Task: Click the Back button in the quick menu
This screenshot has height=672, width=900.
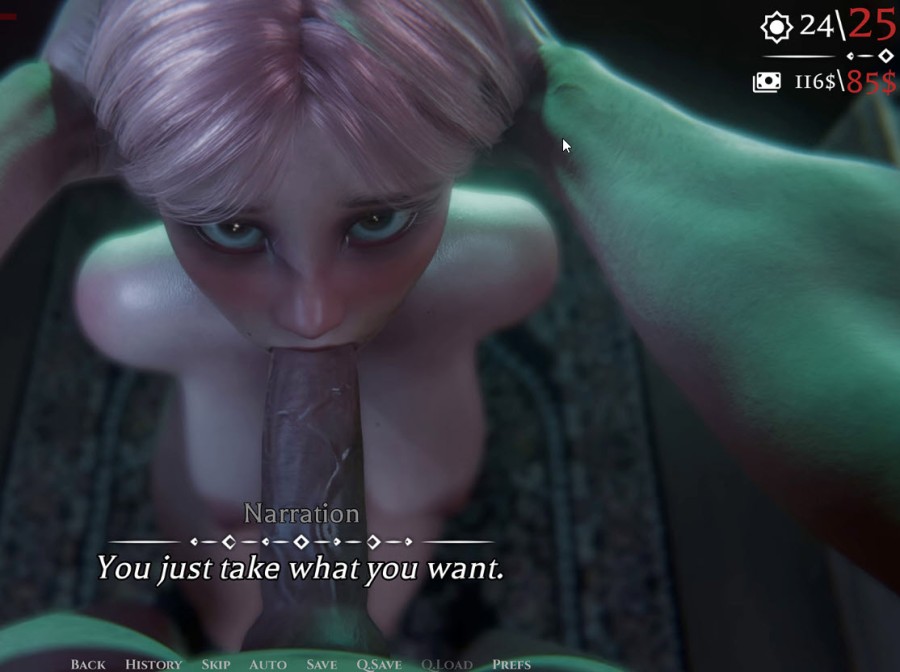Action: pos(88,664)
